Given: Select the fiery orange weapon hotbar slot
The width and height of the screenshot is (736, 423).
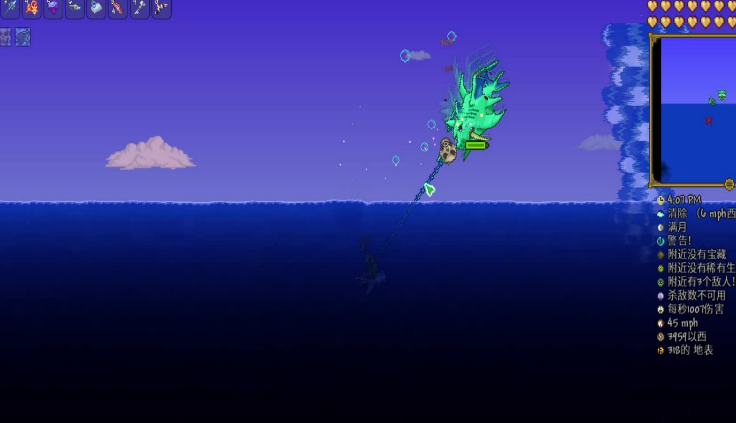Looking at the screenshot, I should click(x=31, y=8).
